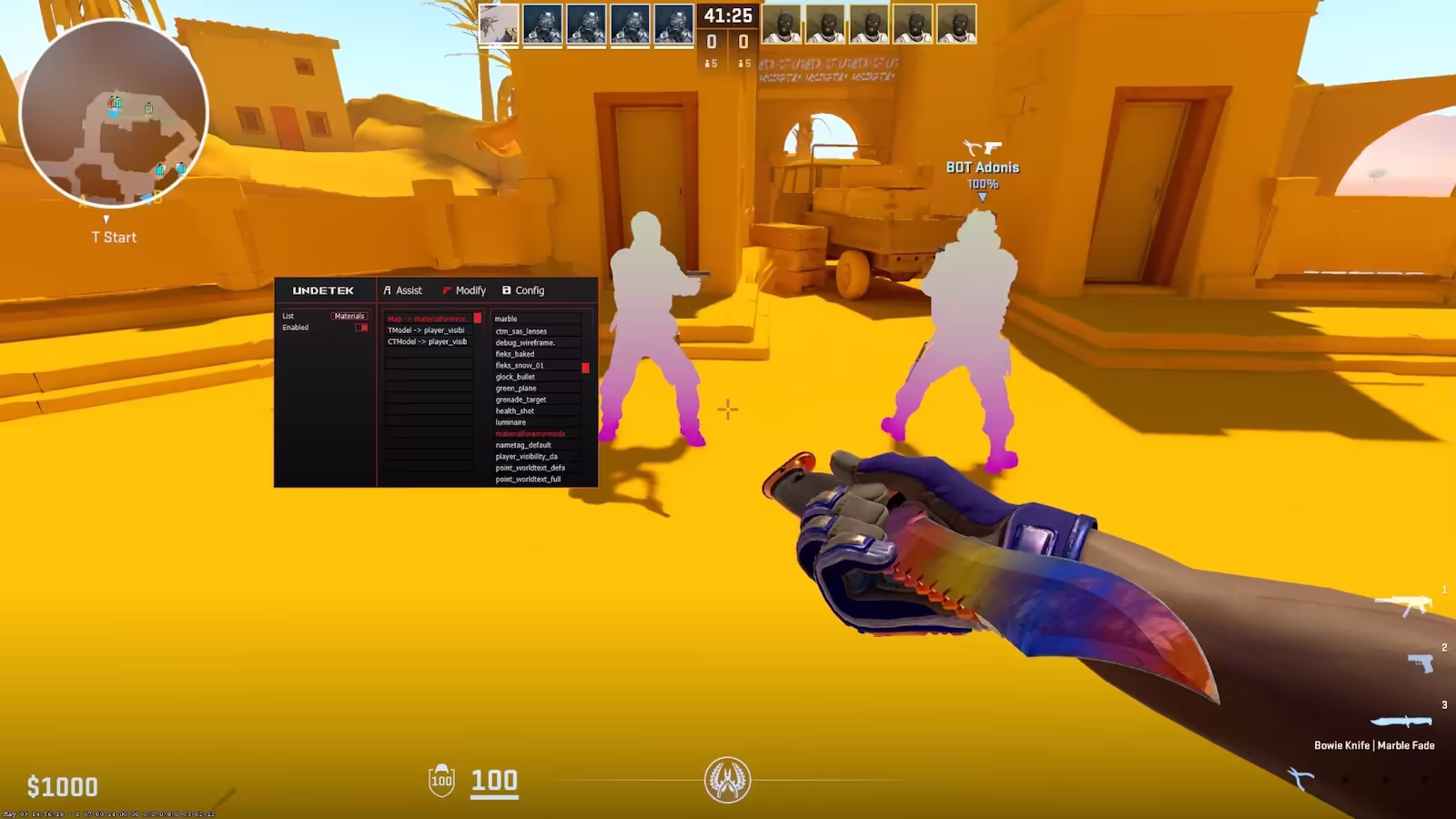Toggle the switch next to fleks_snow_01
The height and width of the screenshot is (819, 1456).
pos(586,368)
